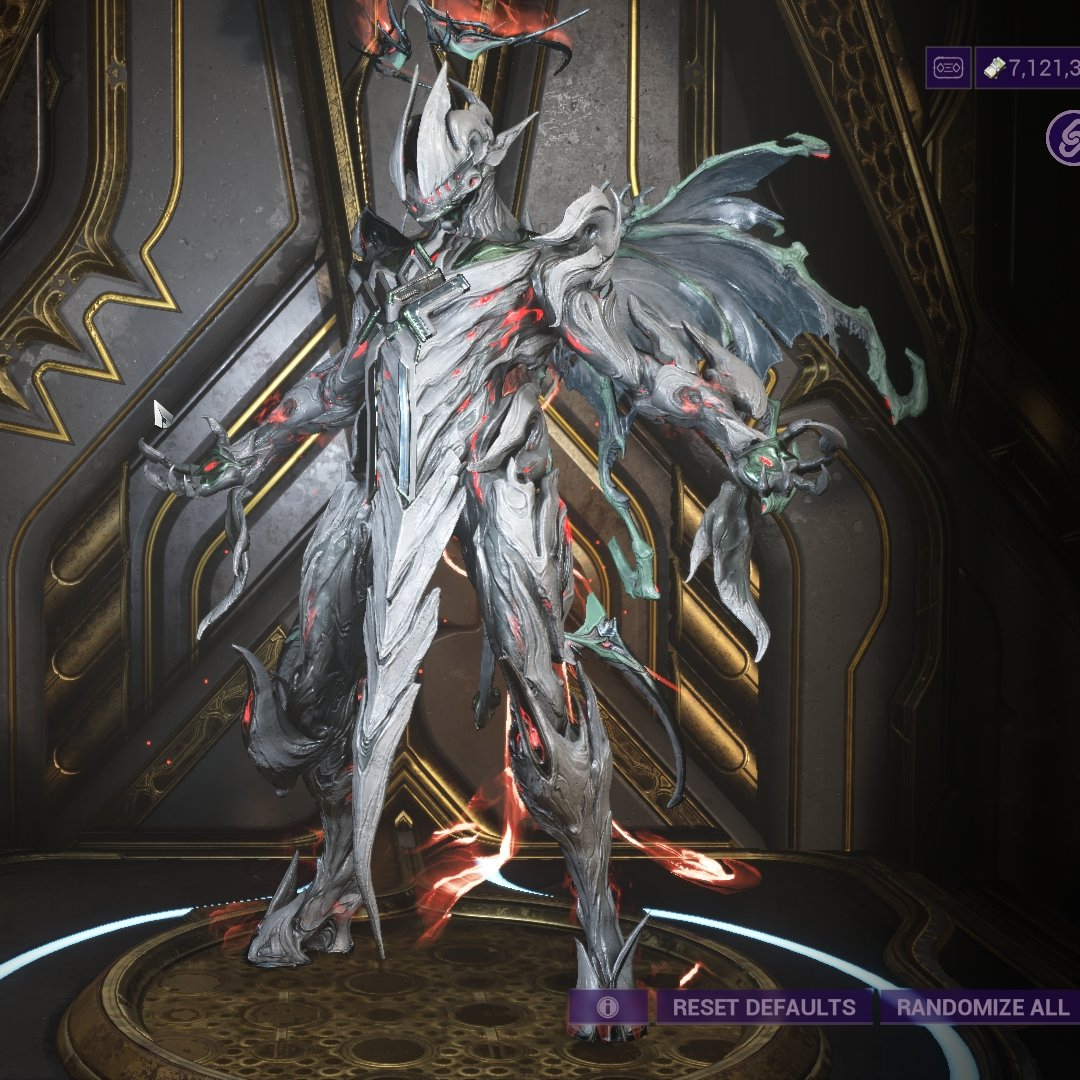Open the info button beside Reset Defaults

tap(607, 1007)
